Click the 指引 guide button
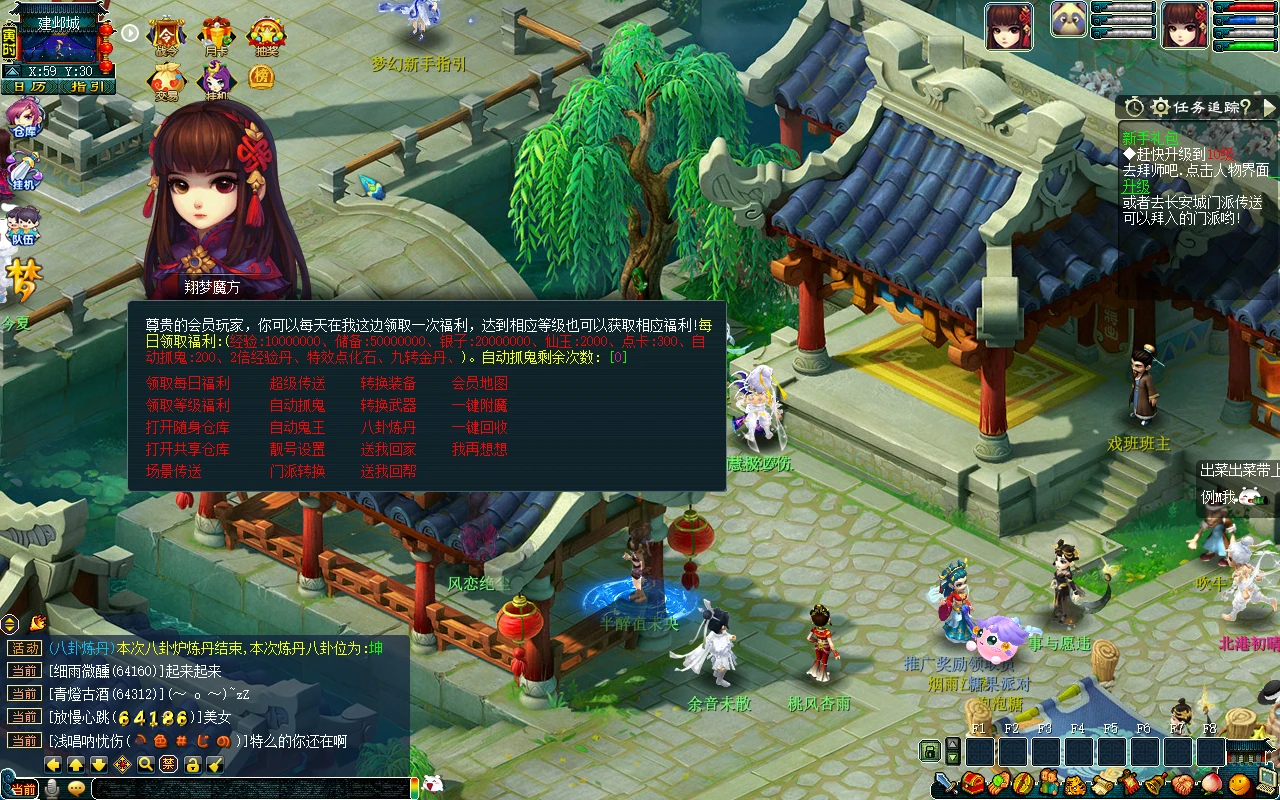The width and height of the screenshot is (1280, 800). point(87,87)
